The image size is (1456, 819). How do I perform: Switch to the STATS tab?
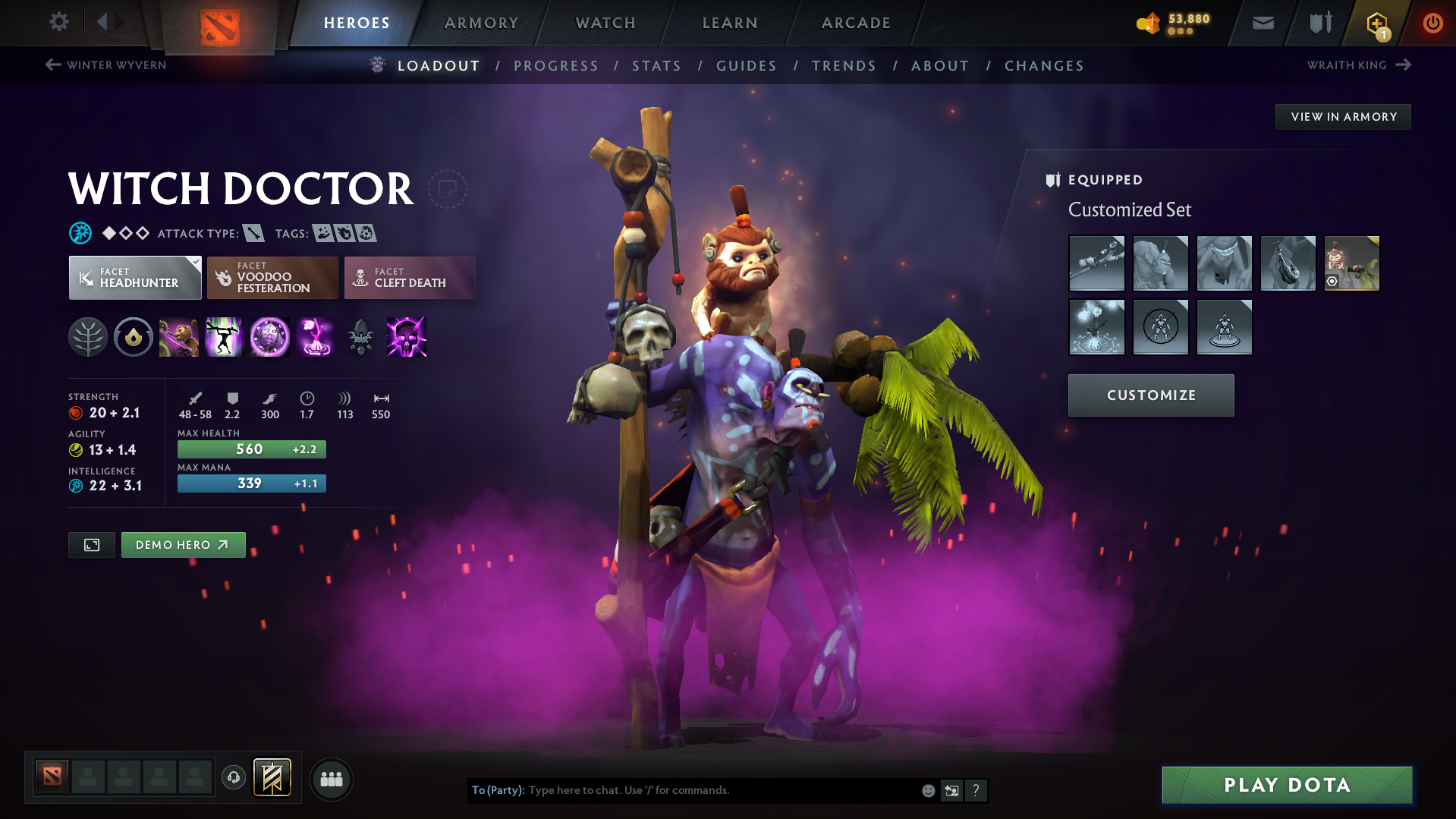click(656, 65)
